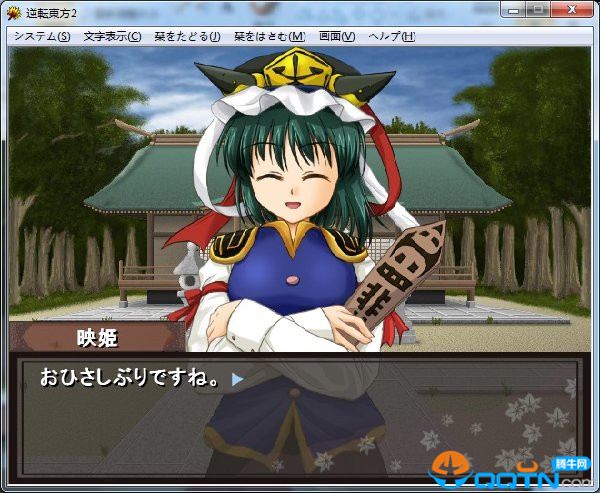Image resolution: width=600 pixels, height=493 pixels.
Task: Open the 文字表示(C) menu
Action: click(112, 37)
